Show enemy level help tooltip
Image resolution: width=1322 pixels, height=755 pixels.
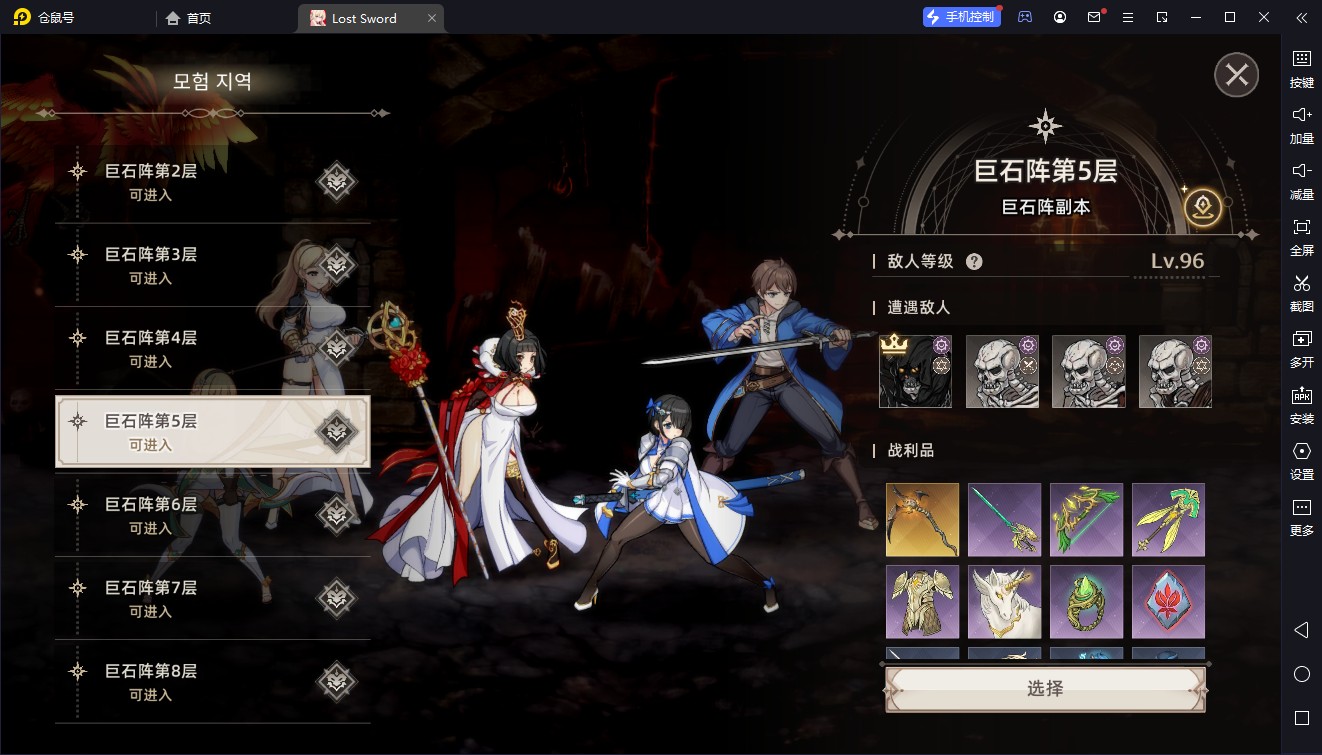click(974, 262)
